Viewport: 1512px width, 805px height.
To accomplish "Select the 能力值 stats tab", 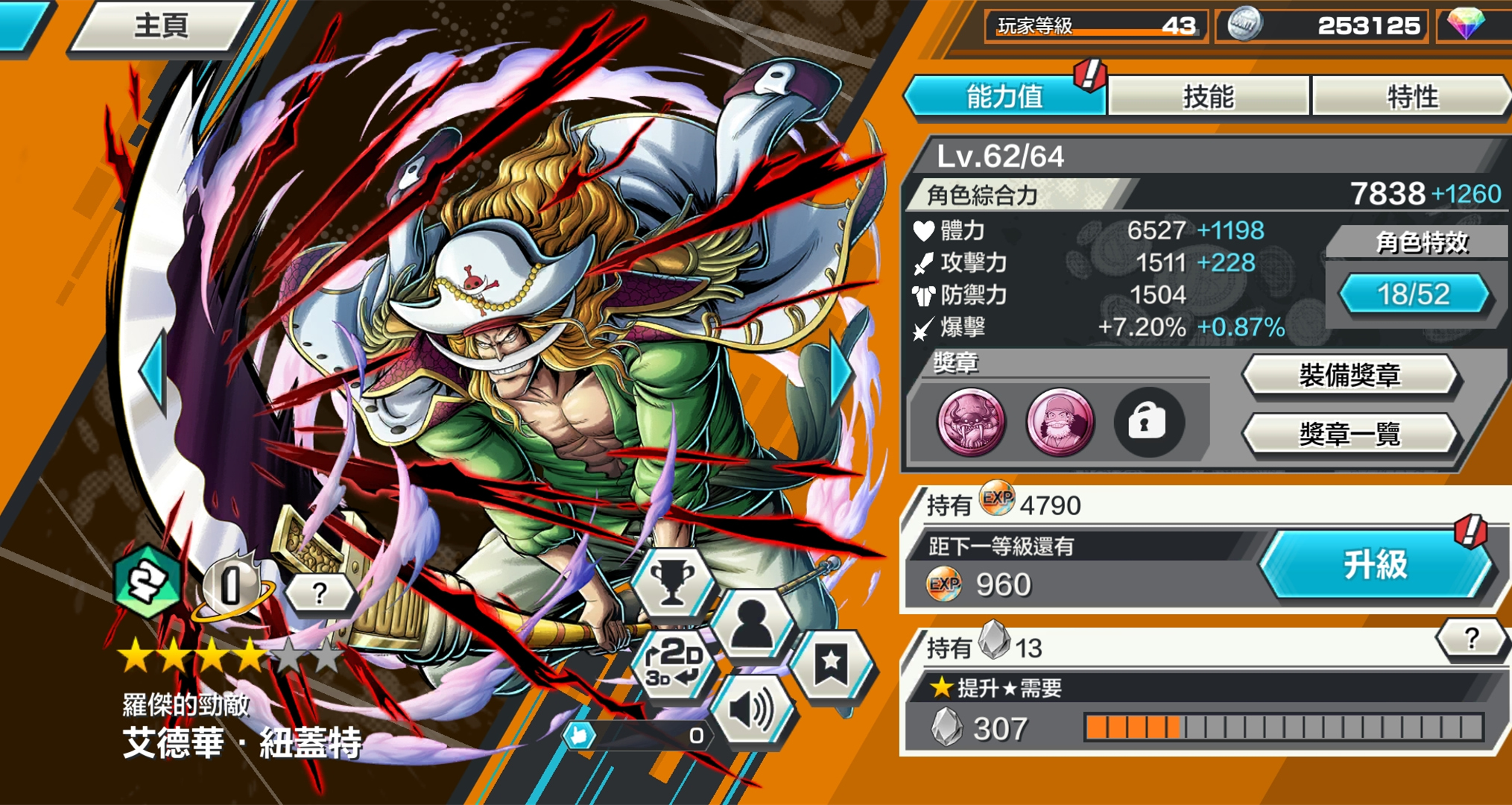I will point(1005,96).
